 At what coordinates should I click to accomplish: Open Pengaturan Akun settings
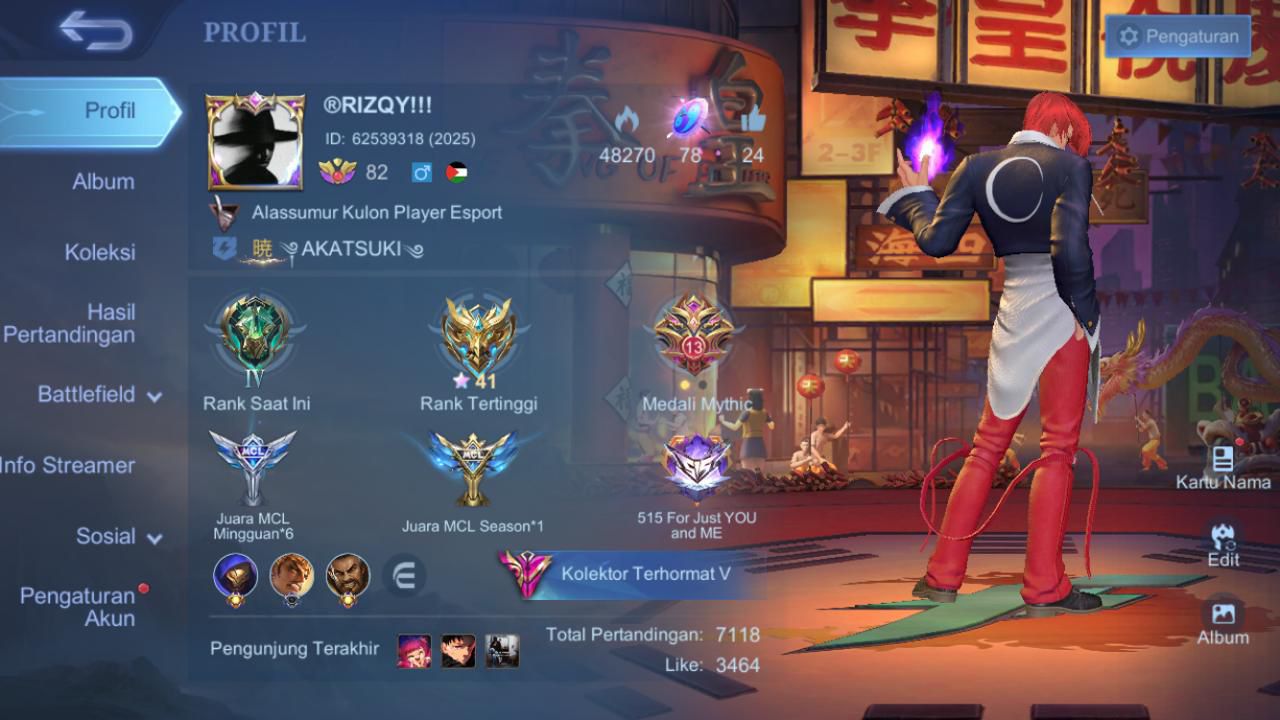[80, 607]
